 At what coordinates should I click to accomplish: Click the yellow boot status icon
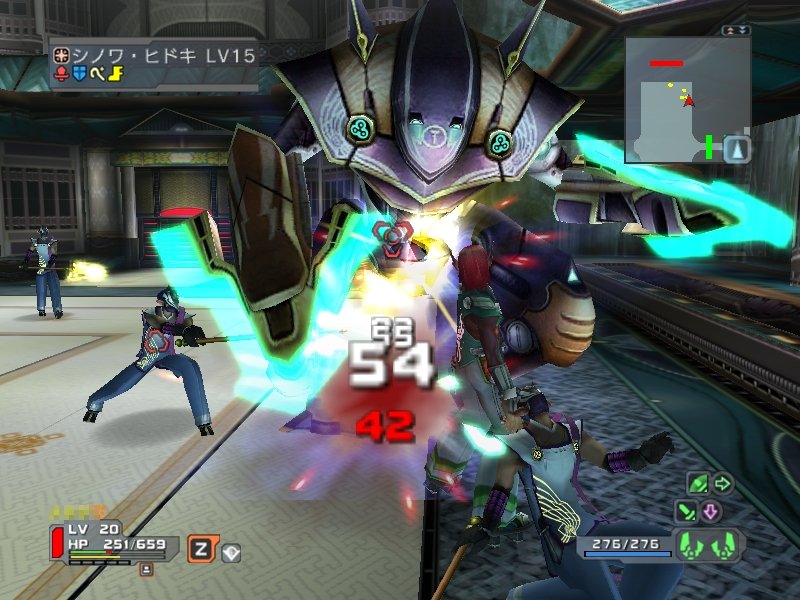[113, 73]
